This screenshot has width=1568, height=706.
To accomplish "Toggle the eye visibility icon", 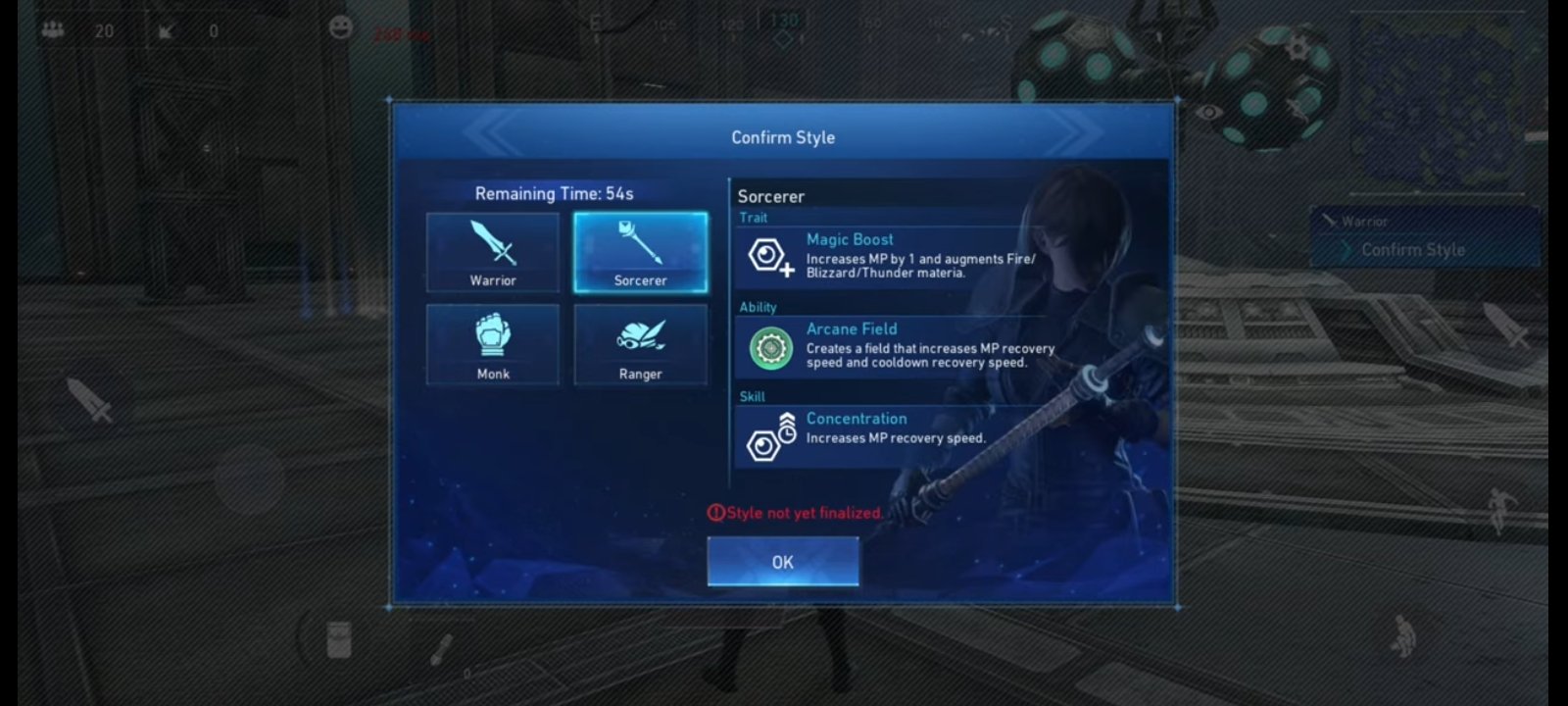I will [x=1208, y=112].
